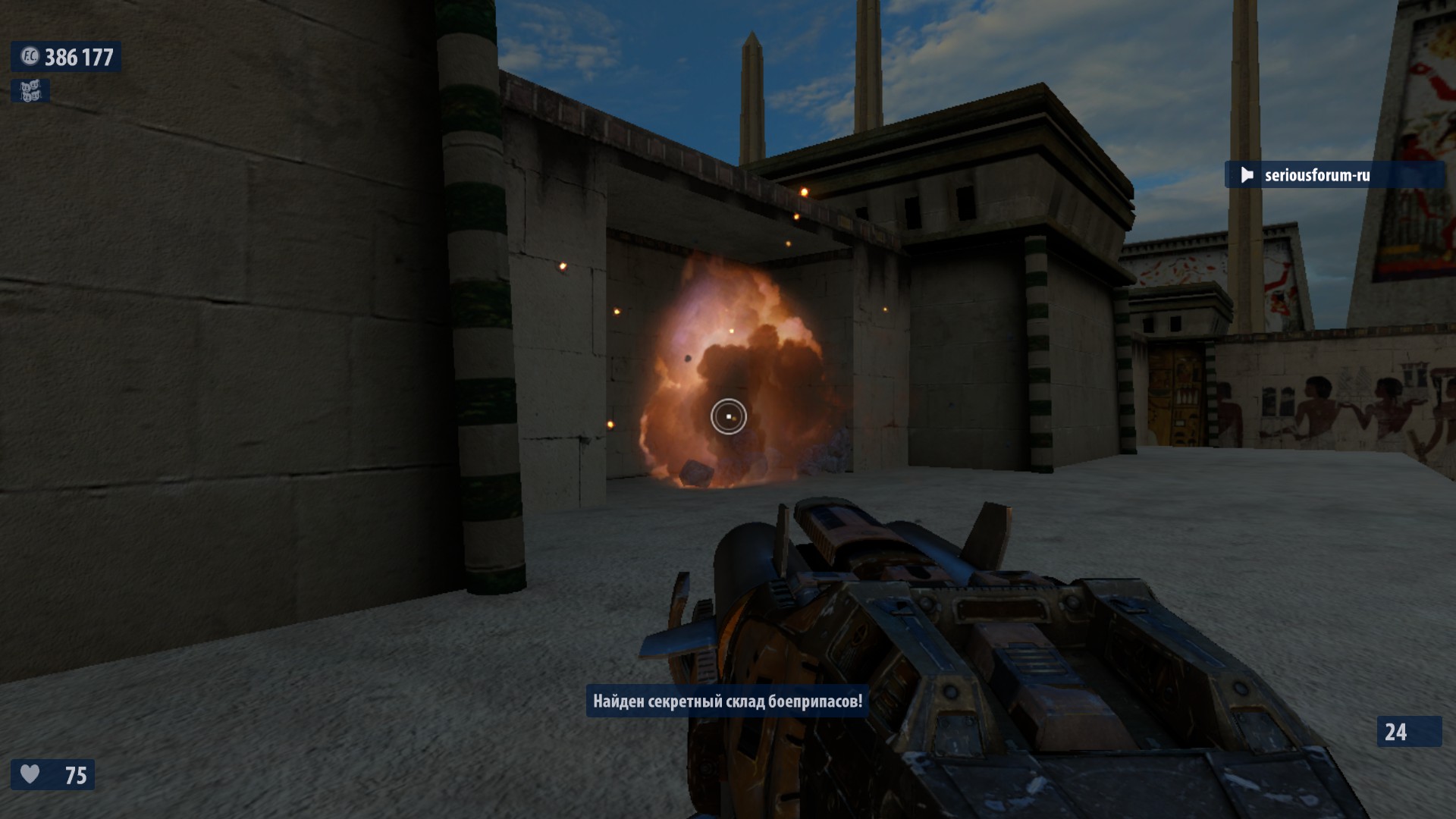
Task: Click the four-faces icon under the score
Action: click(x=30, y=91)
